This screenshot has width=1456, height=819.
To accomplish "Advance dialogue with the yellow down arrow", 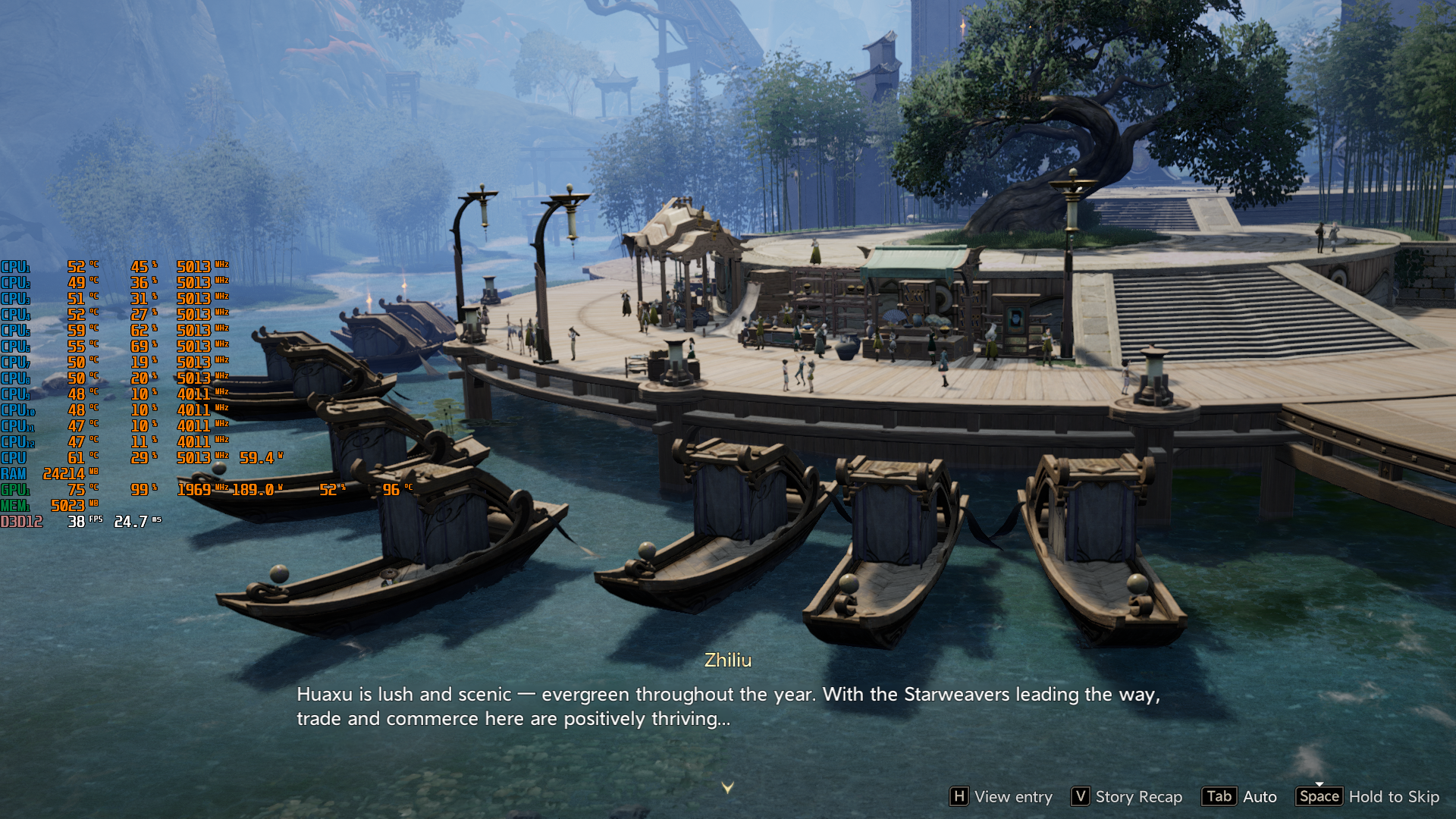I will [x=727, y=788].
